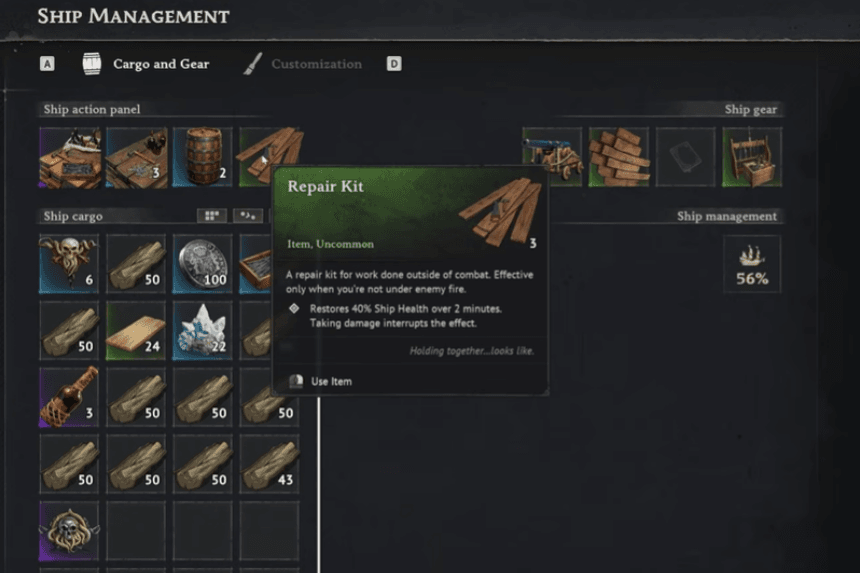Click Use Item in the Repair Kit tooltip
This screenshot has height=573, width=860.
[331, 381]
